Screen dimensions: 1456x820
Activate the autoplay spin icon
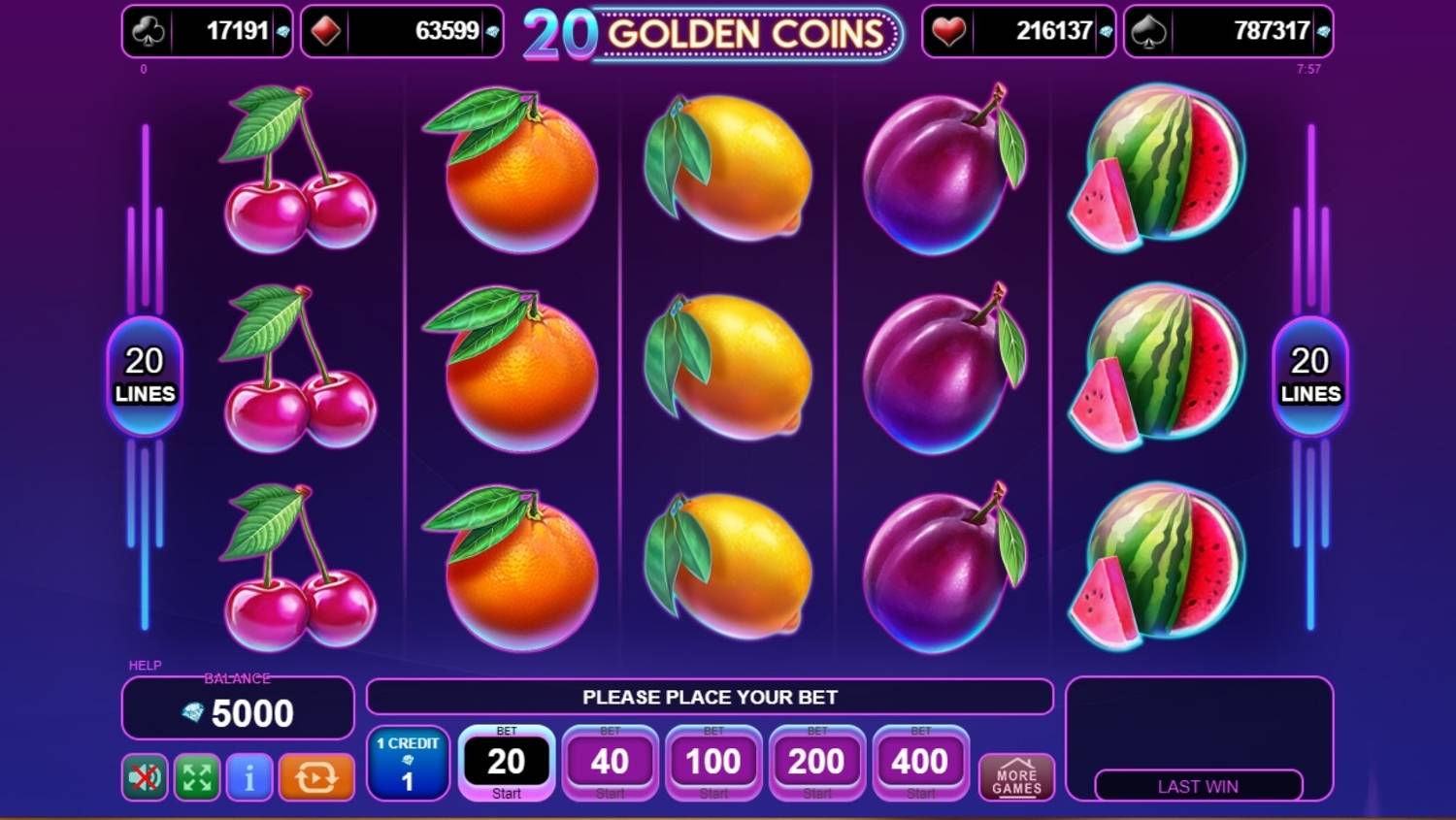pyautogui.click(x=317, y=777)
